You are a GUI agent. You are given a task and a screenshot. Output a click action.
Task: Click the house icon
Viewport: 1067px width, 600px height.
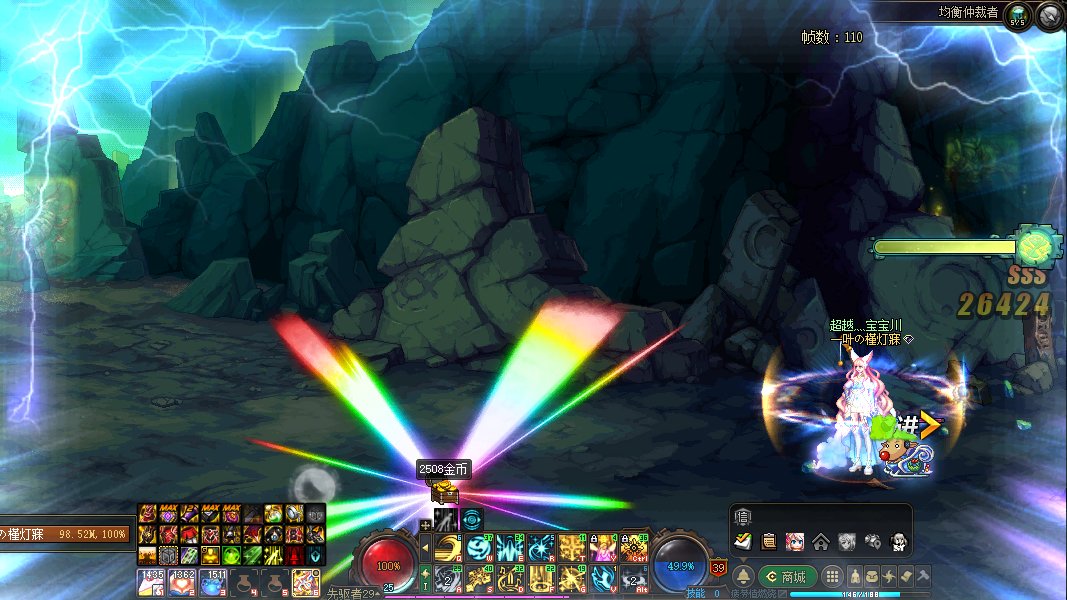[x=820, y=541]
